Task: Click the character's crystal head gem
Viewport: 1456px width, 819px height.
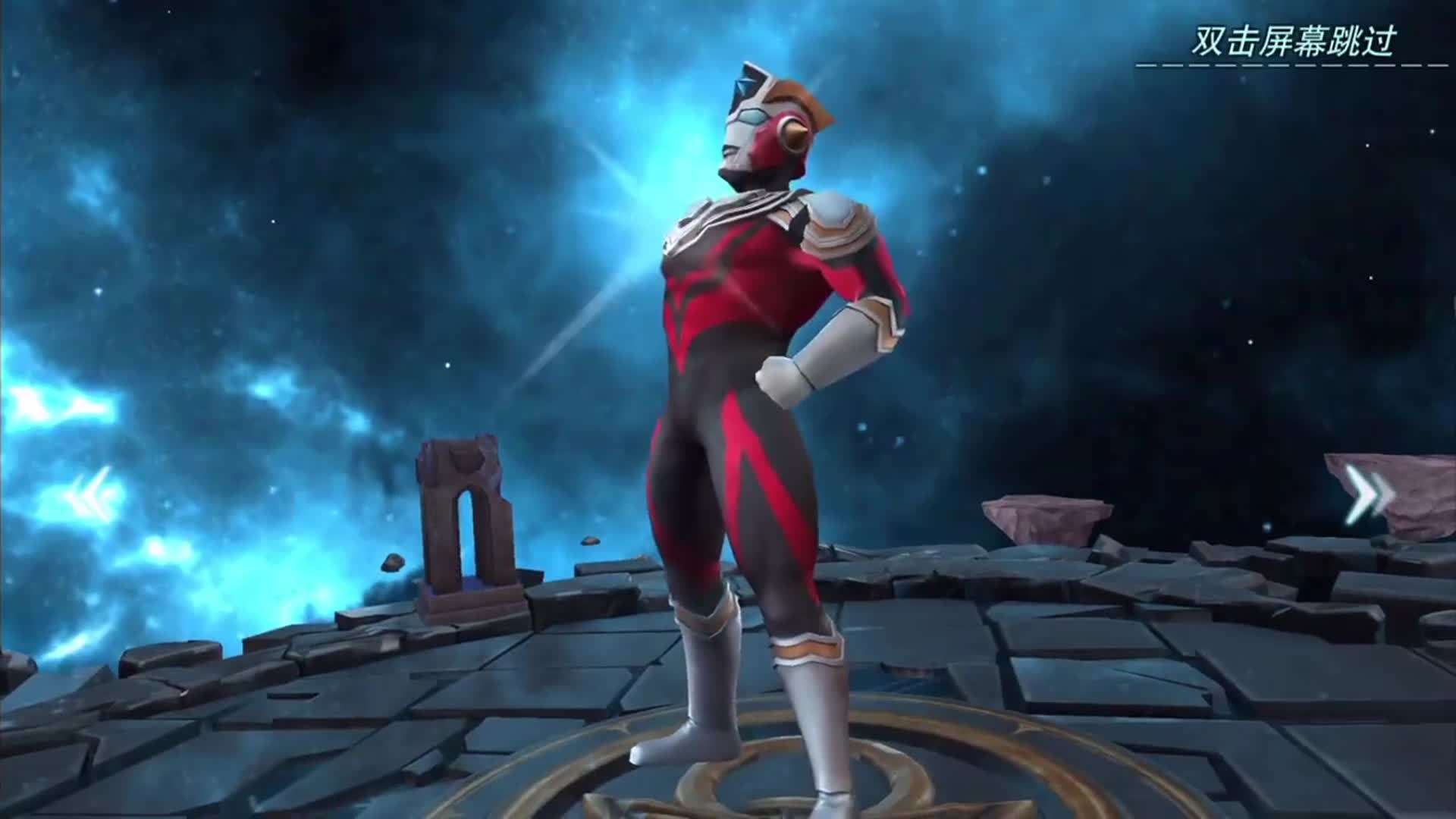Action: [747, 83]
